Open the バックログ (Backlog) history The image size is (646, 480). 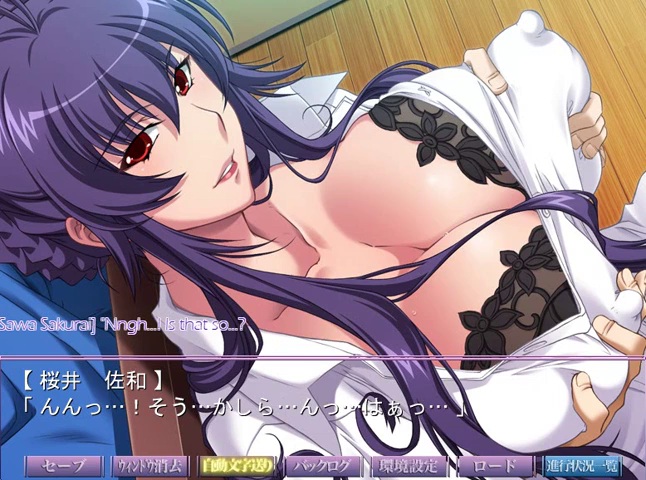point(322,466)
